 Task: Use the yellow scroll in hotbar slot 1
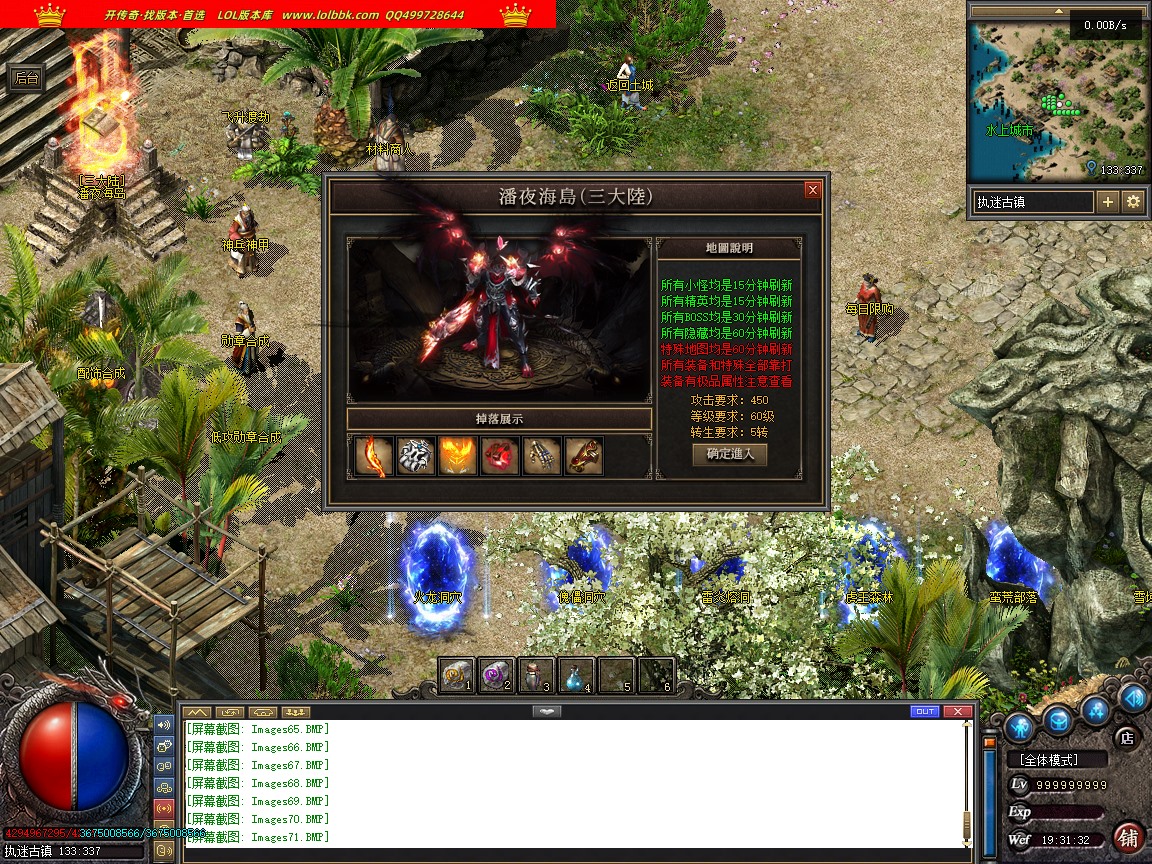(x=456, y=675)
